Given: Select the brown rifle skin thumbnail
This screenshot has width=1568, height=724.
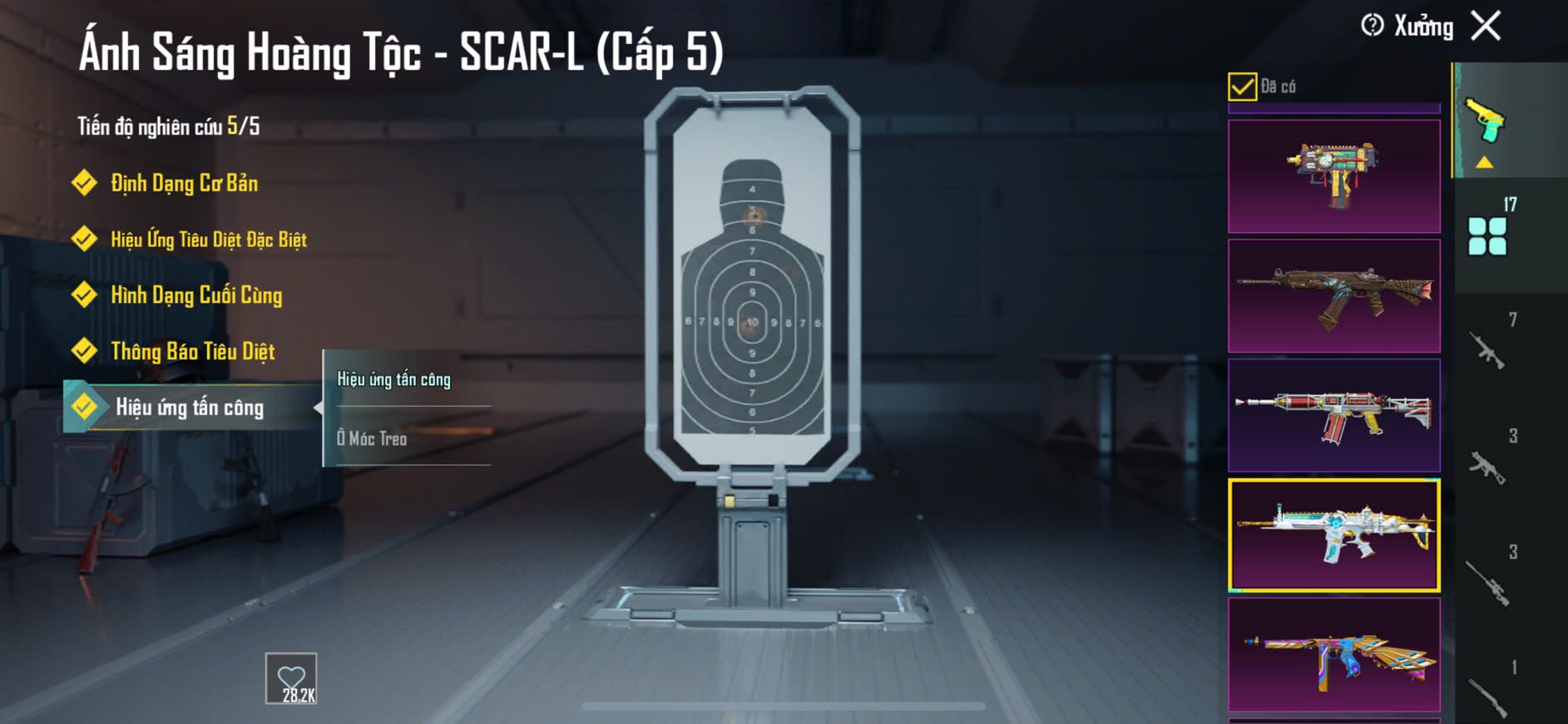Looking at the screenshot, I should click(x=1333, y=296).
